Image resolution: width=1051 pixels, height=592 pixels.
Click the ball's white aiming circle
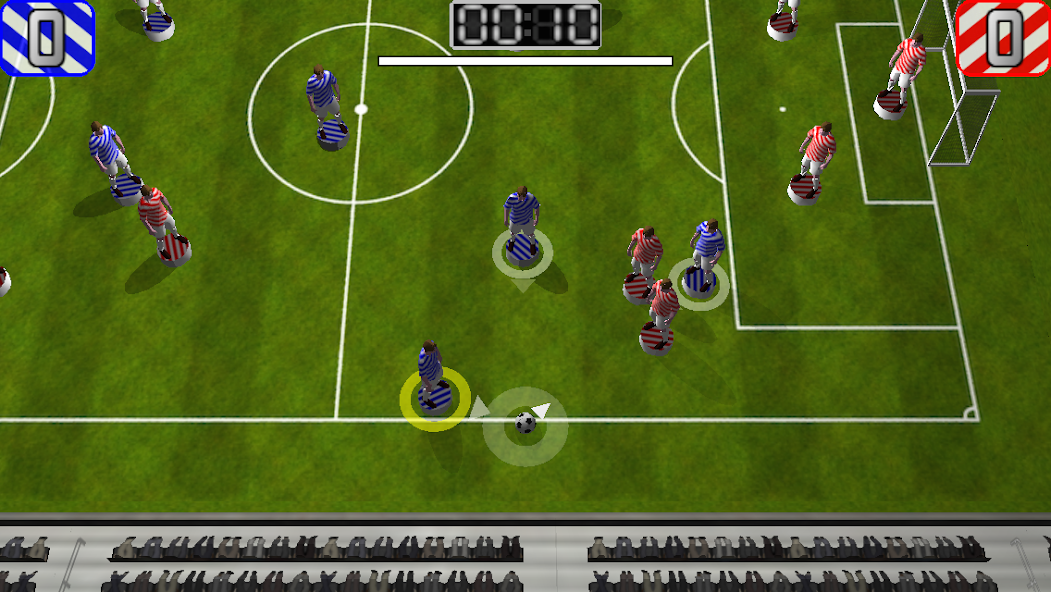click(525, 425)
